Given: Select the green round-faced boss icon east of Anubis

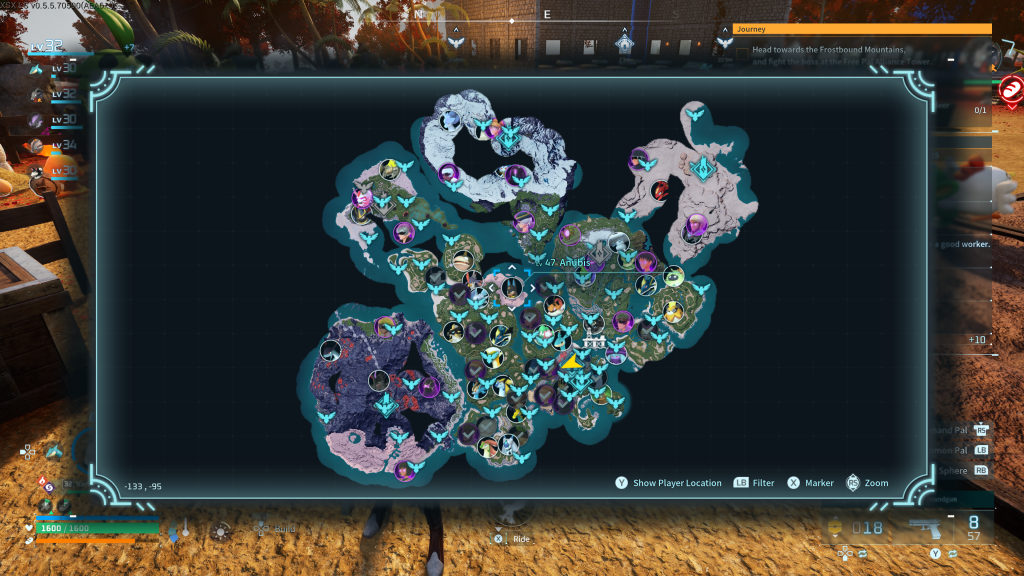Looking at the screenshot, I should (672, 275).
